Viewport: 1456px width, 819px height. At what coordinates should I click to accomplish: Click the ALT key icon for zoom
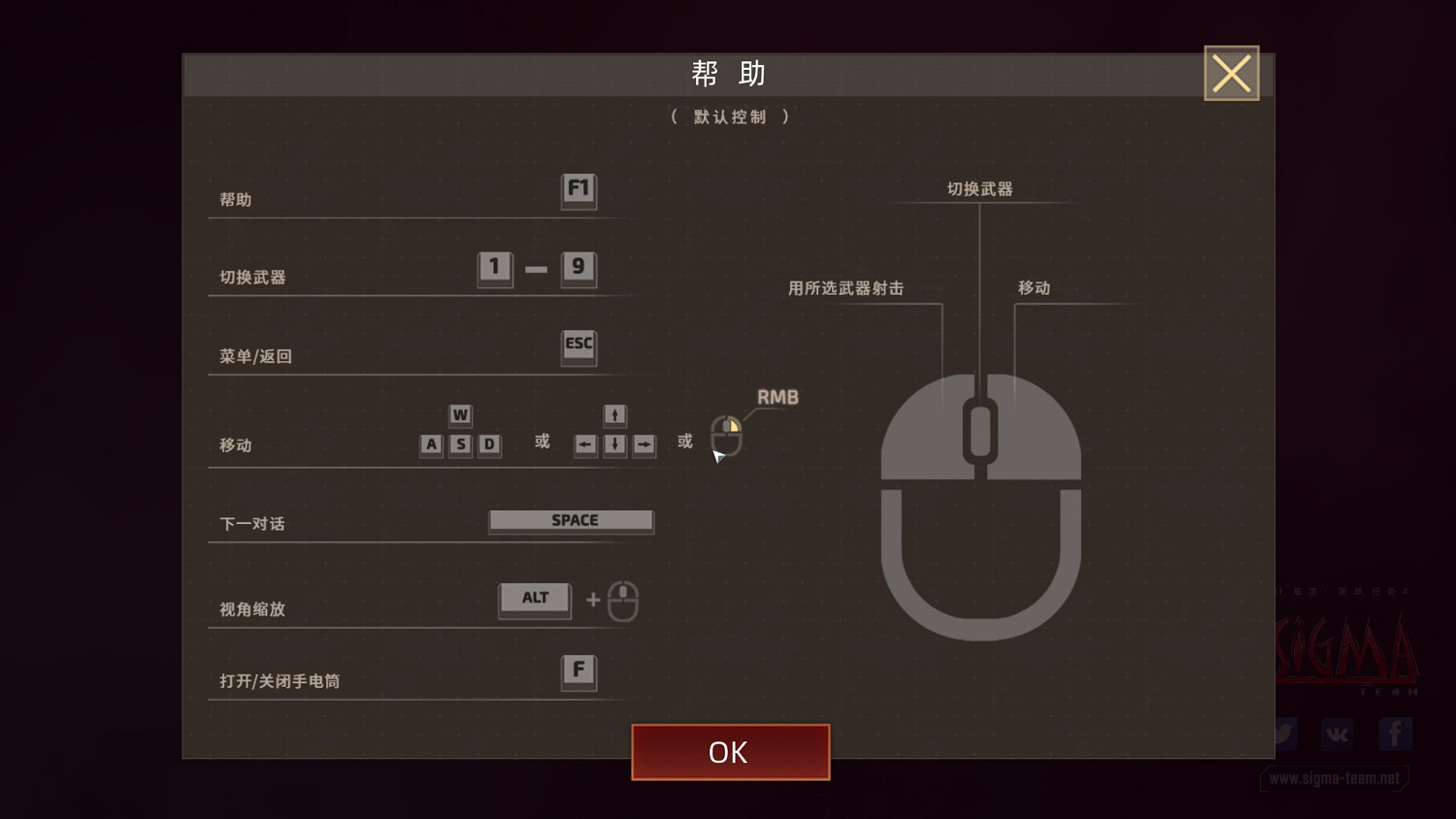click(x=534, y=599)
